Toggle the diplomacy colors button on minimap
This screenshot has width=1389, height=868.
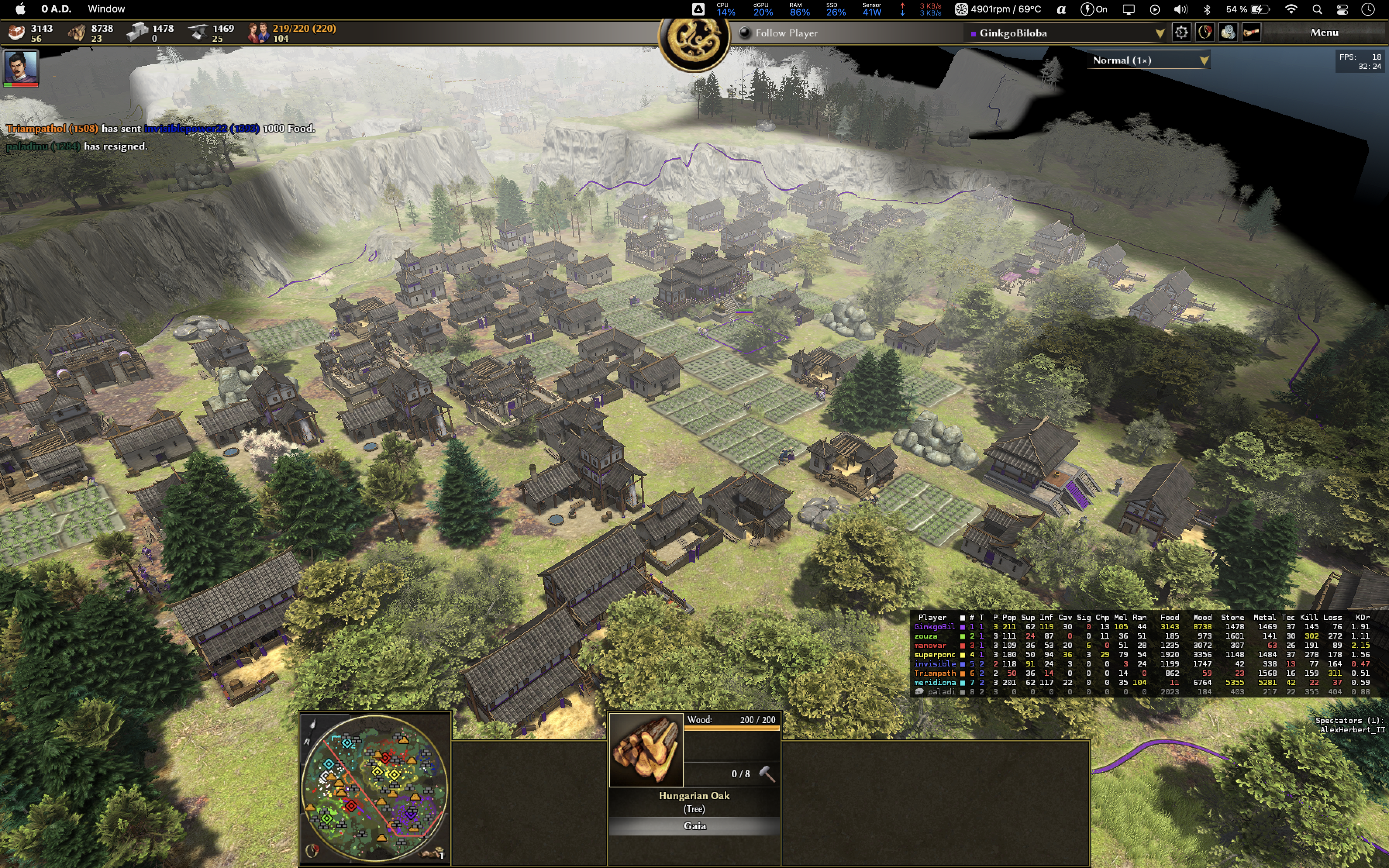312,850
